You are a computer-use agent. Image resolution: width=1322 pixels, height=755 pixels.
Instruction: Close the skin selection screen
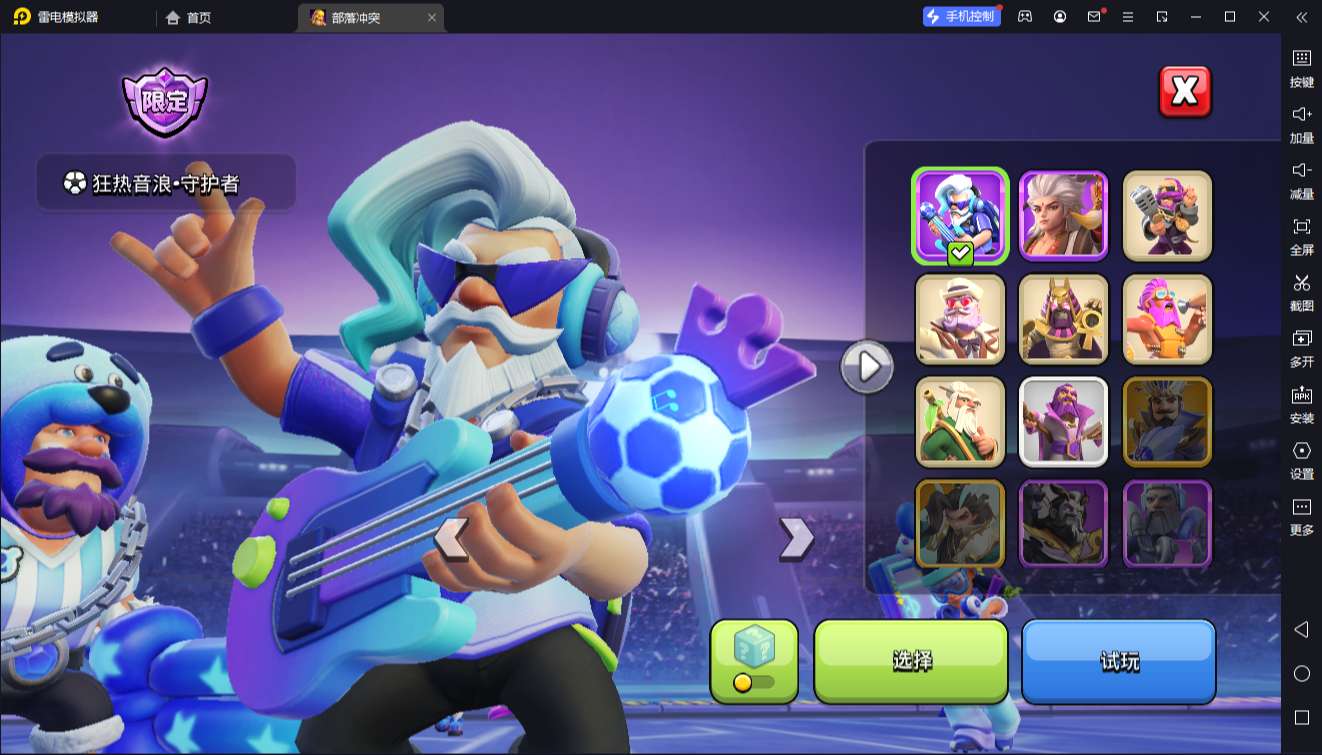[1184, 92]
